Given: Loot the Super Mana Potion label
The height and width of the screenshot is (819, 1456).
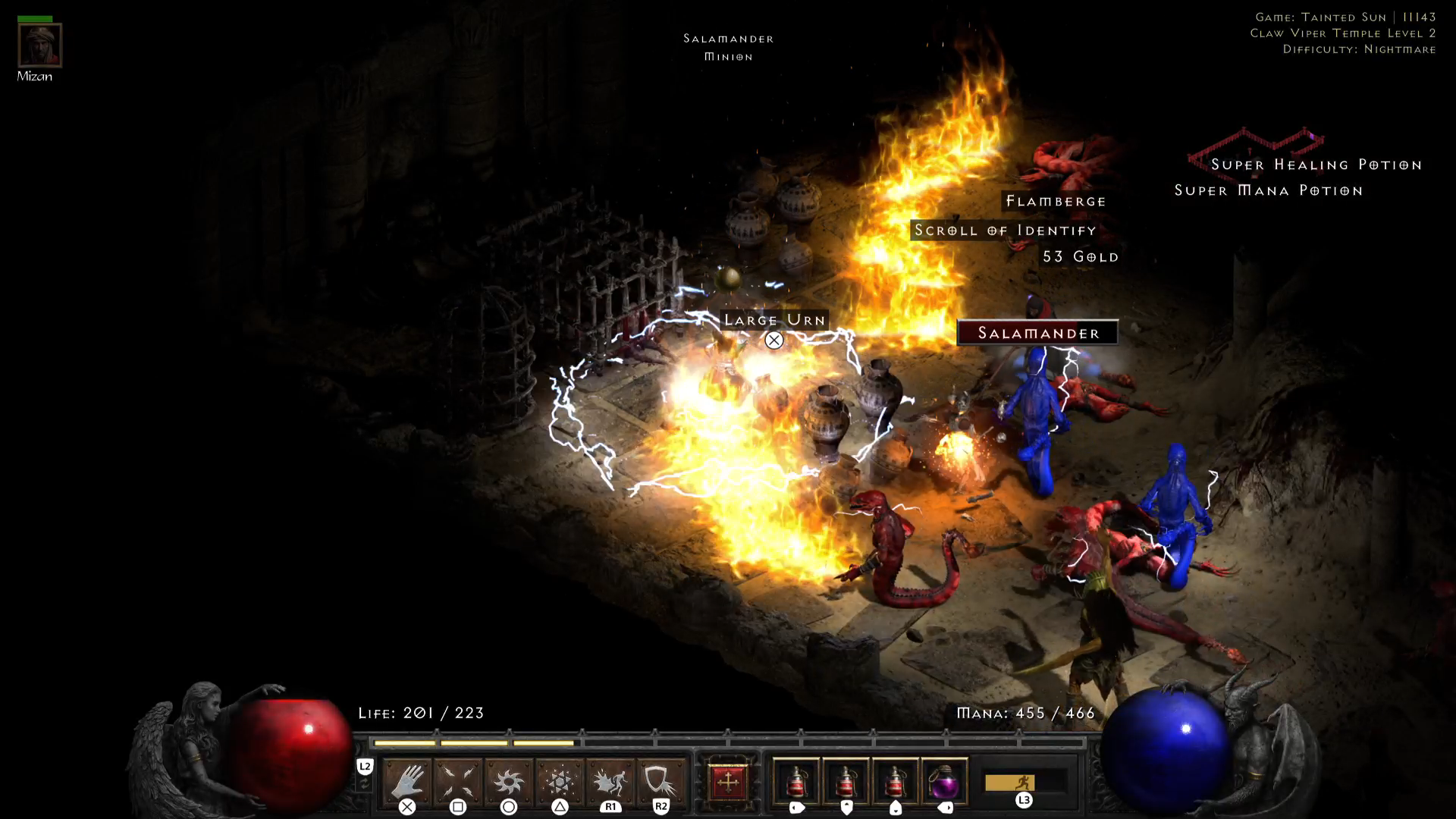Looking at the screenshot, I should (1268, 190).
